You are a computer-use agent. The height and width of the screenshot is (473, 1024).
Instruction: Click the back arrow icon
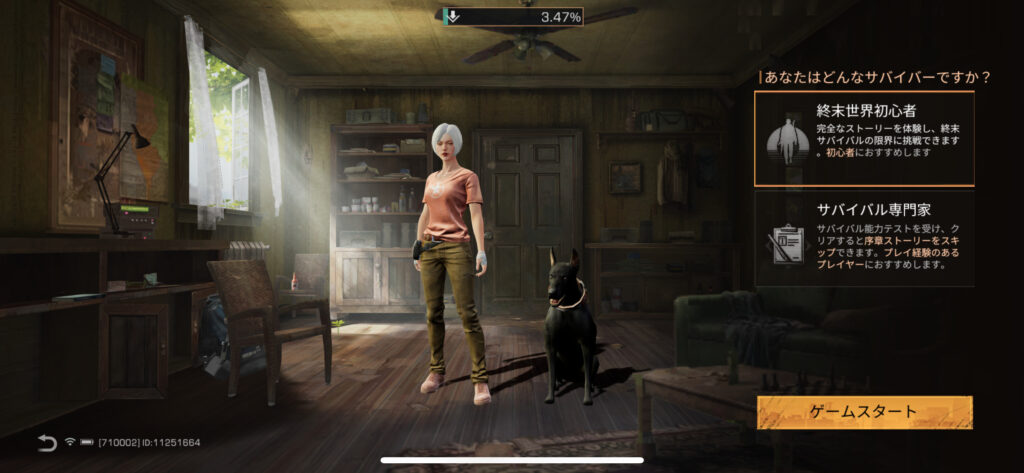click(47, 442)
